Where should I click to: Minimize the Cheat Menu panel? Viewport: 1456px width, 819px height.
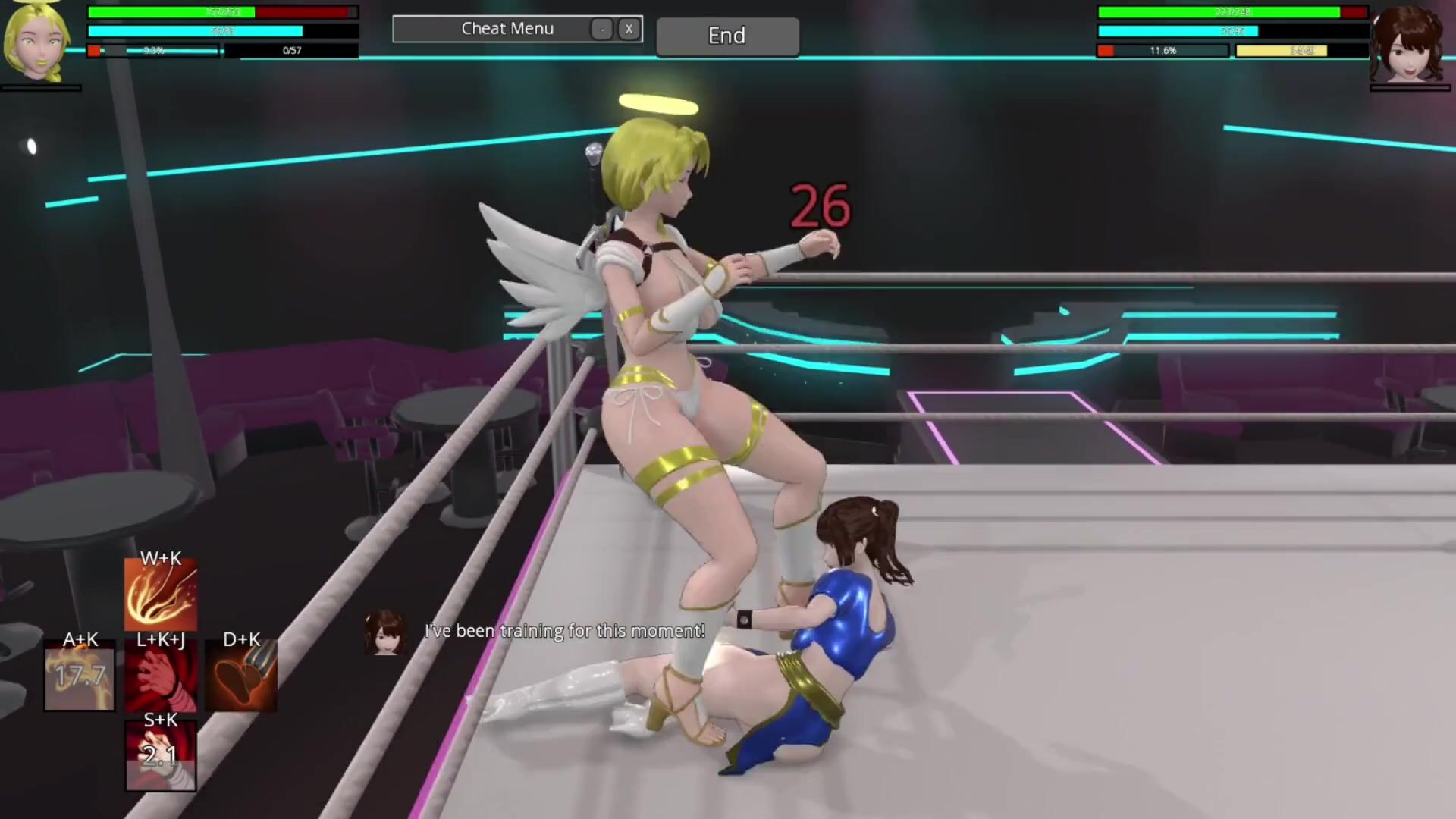(x=601, y=29)
